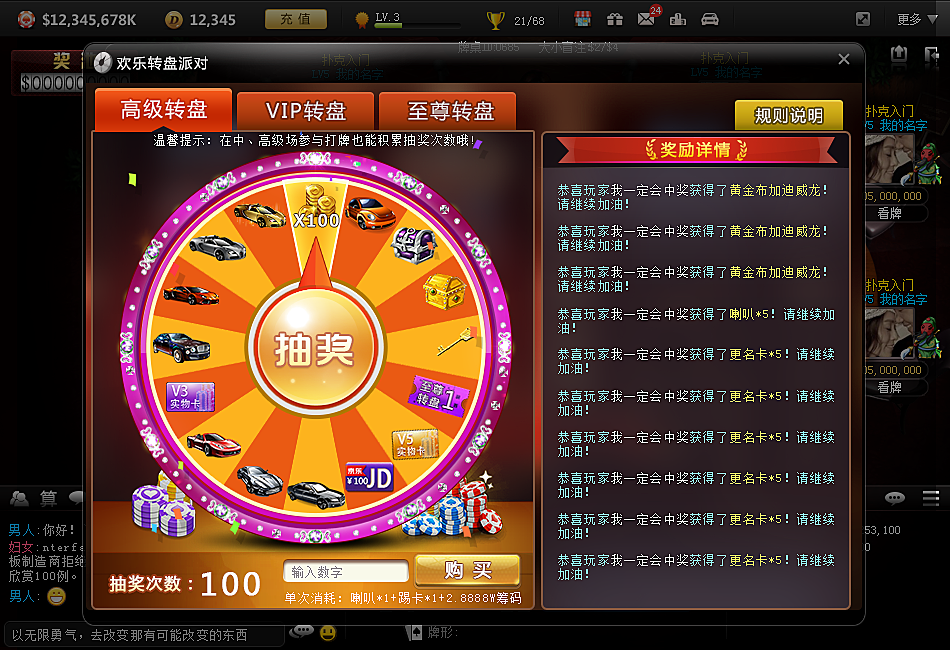Open the gift box icon
This screenshot has width=950, height=650.
614,19
